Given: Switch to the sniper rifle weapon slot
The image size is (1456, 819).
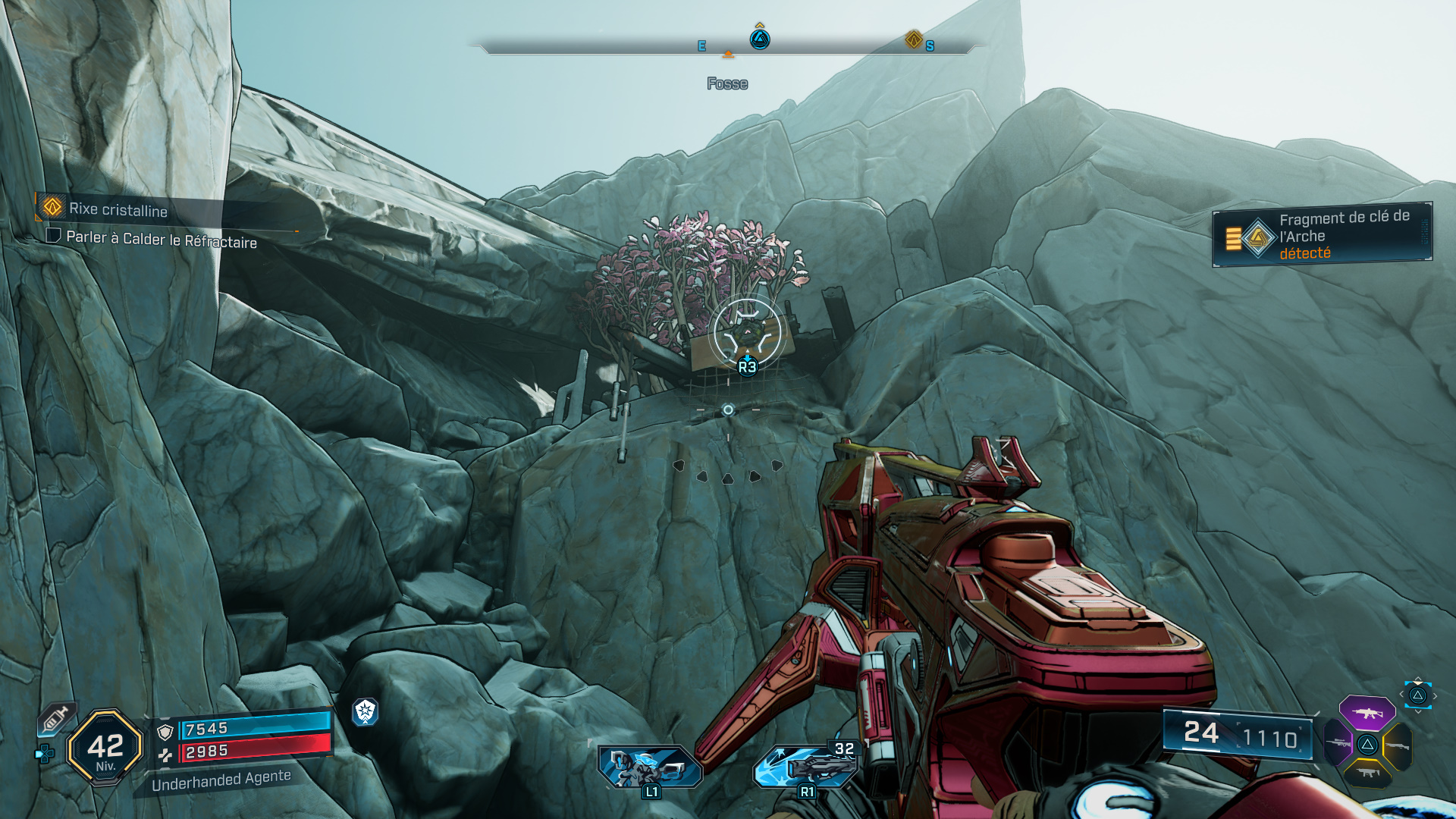Looking at the screenshot, I should tap(1338, 743).
